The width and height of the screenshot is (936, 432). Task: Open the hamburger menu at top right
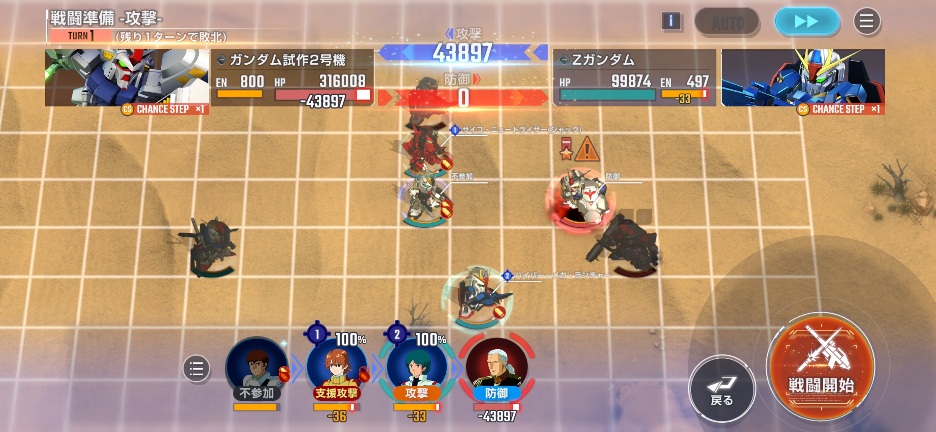tap(867, 21)
